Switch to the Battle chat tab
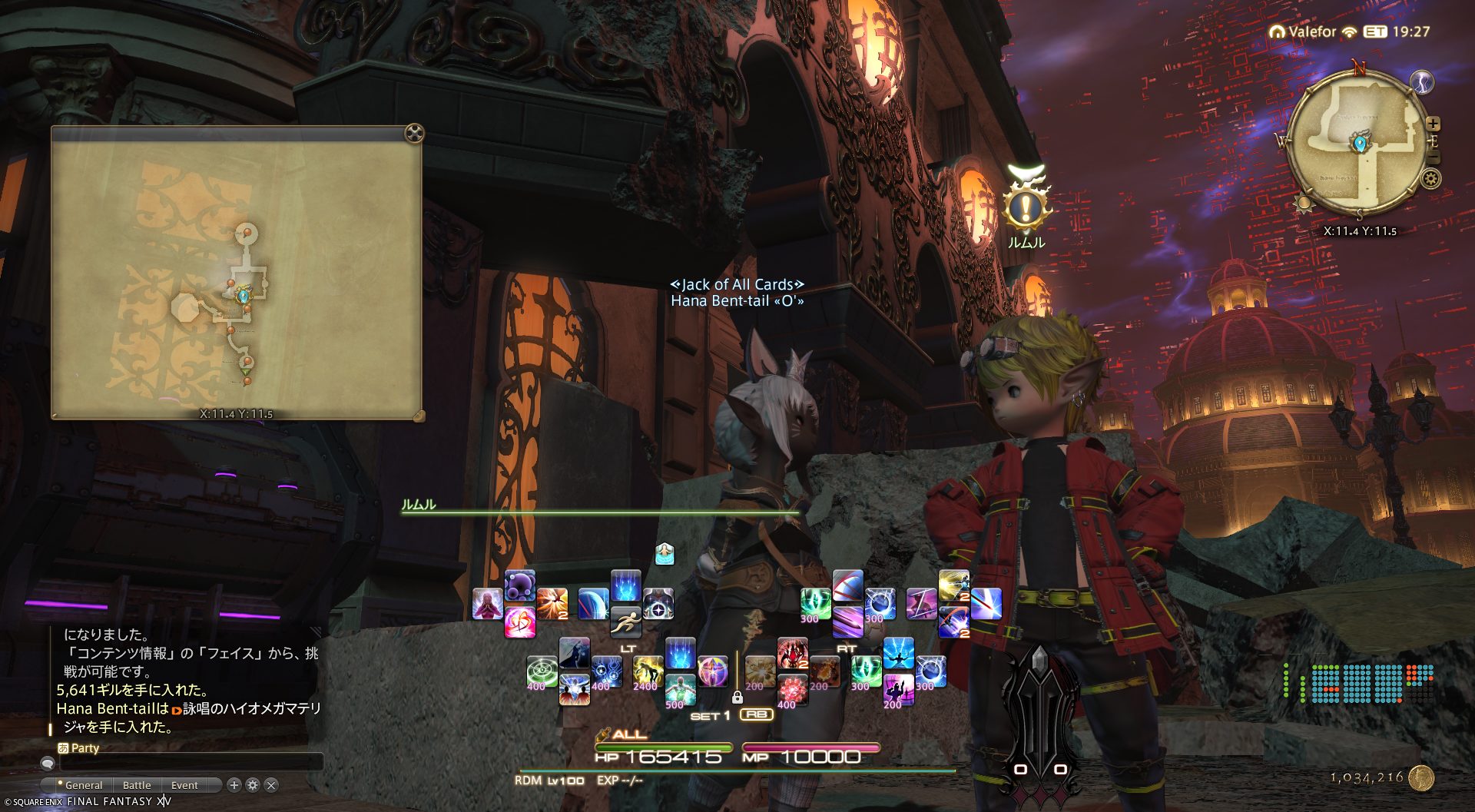The image size is (1475, 812). coord(137,785)
